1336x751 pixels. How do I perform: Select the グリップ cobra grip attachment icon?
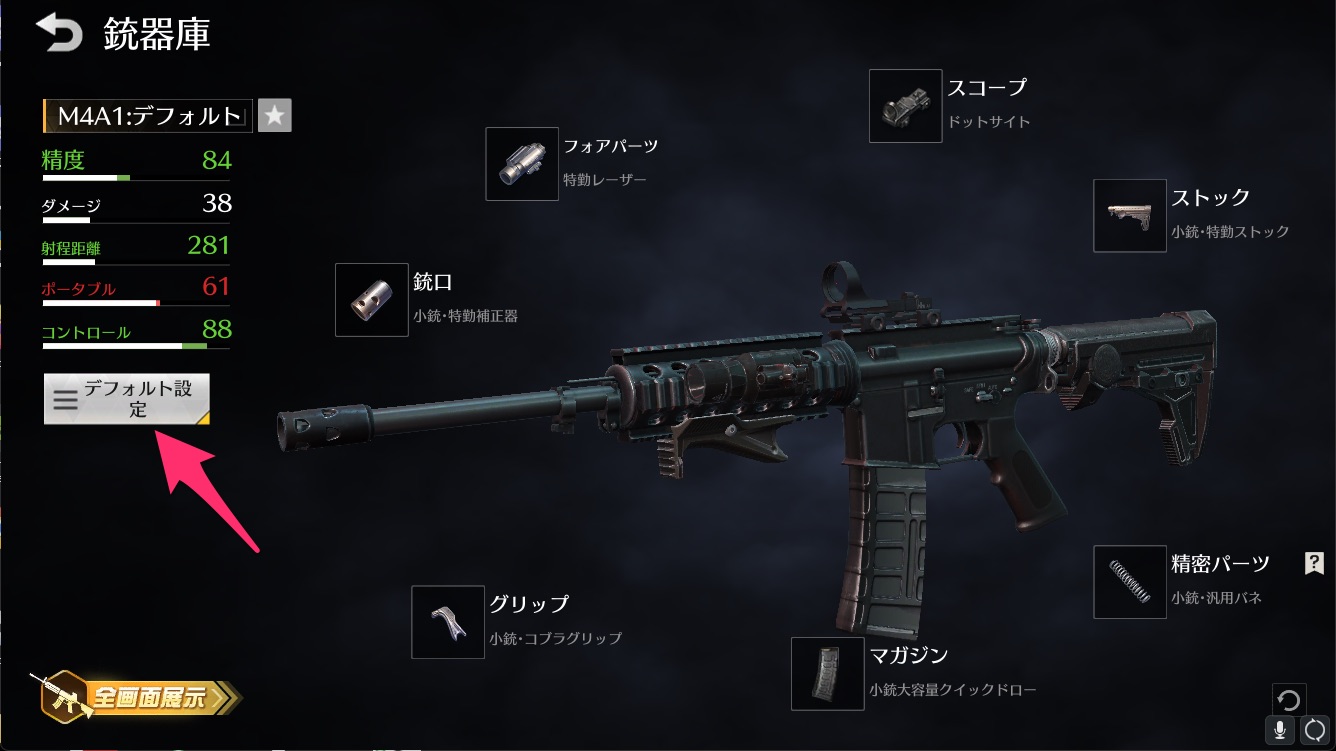[447, 622]
